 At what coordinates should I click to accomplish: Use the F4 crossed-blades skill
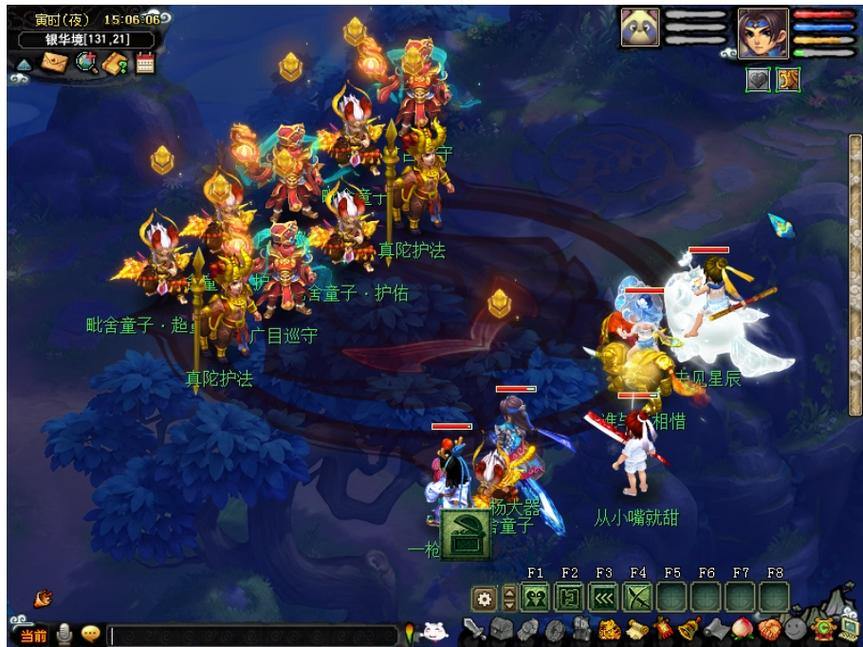(x=637, y=598)
